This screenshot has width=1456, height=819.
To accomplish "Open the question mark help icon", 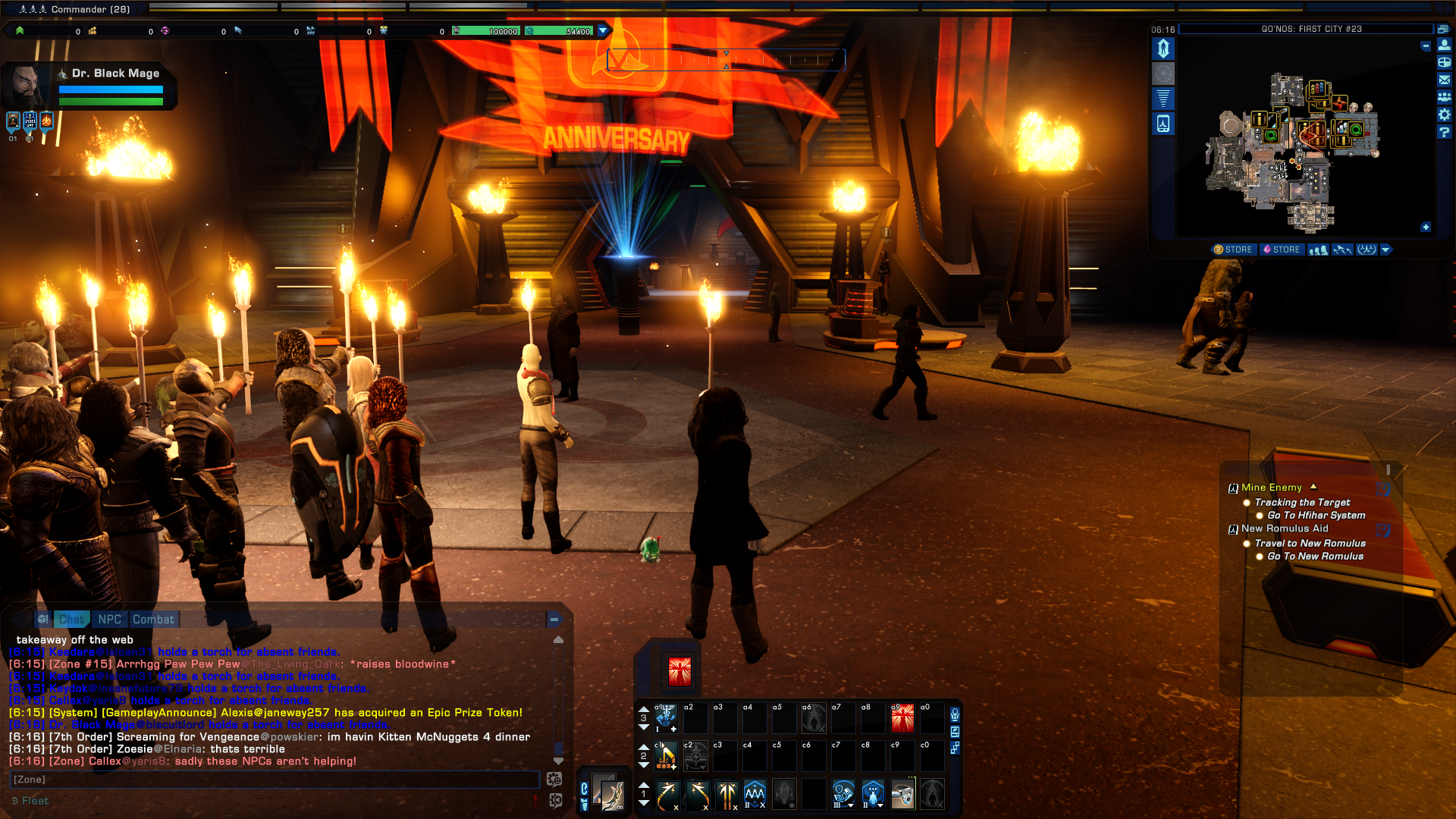I will 1445,132.
